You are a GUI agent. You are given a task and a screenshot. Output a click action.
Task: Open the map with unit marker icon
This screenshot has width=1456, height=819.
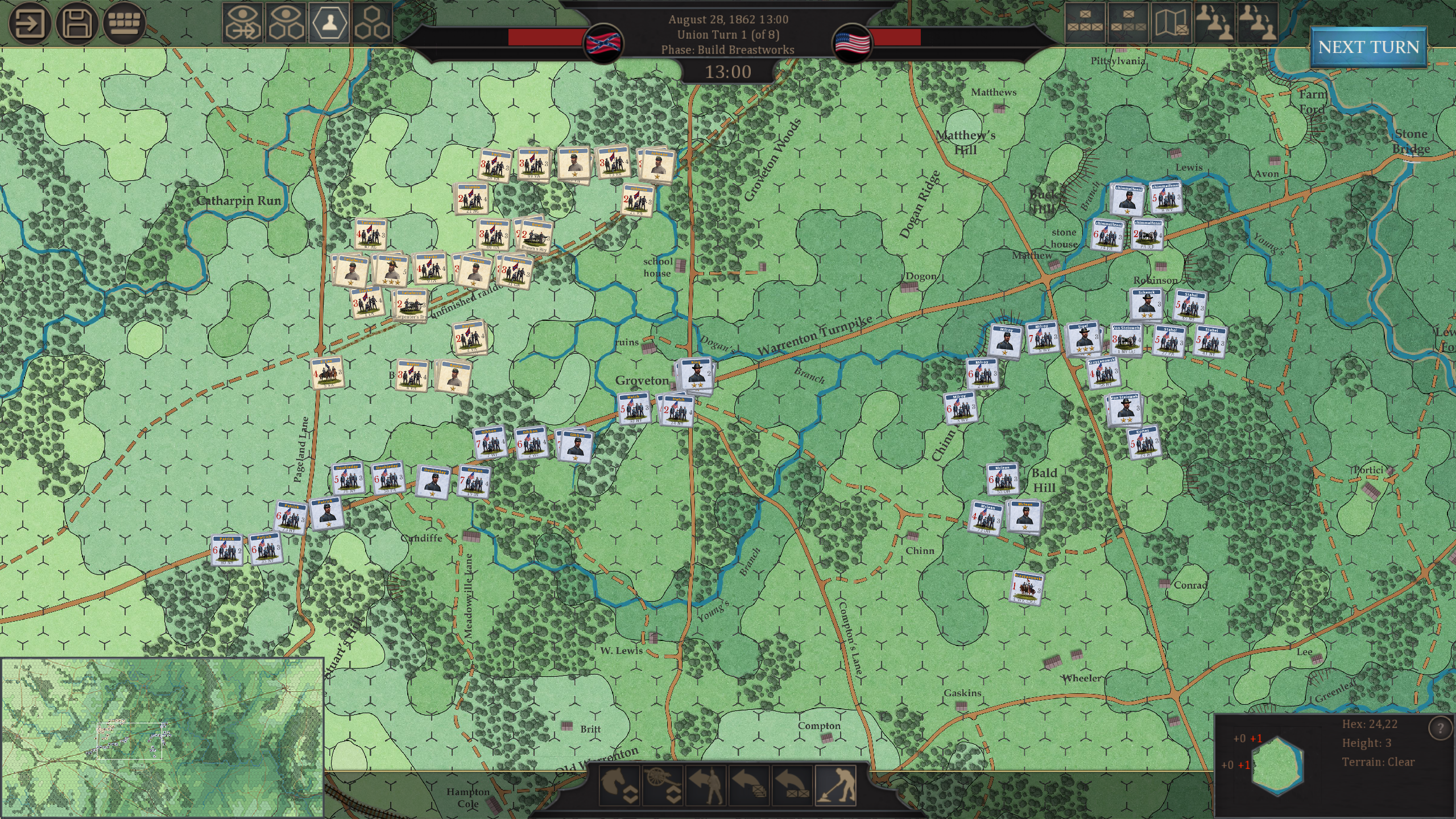[x=1171, y=23]
